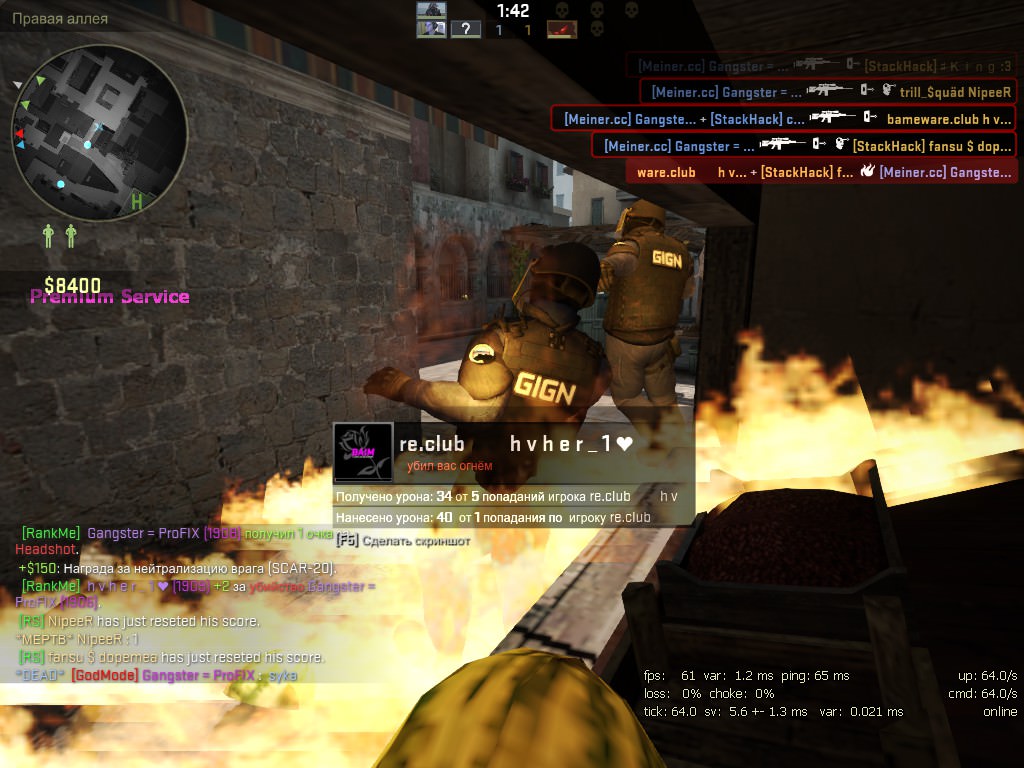Select the question-mark player avatar in scoreboard
Viewport: 1024px width, 768px height.
(466, 29)
